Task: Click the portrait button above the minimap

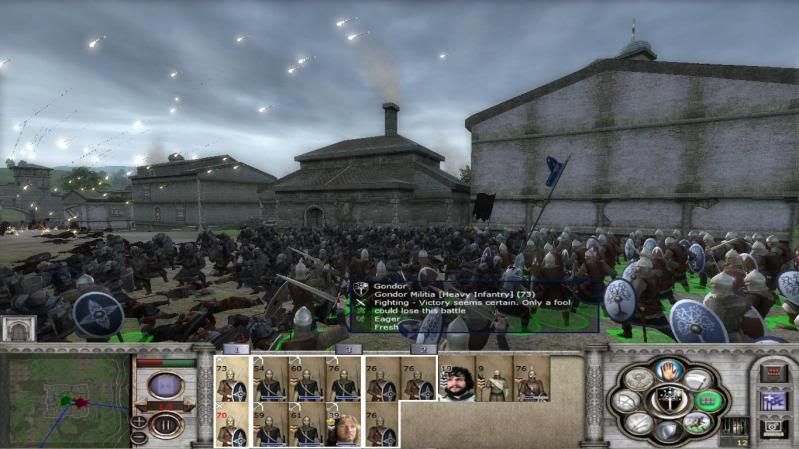Action: pos(18,329)
